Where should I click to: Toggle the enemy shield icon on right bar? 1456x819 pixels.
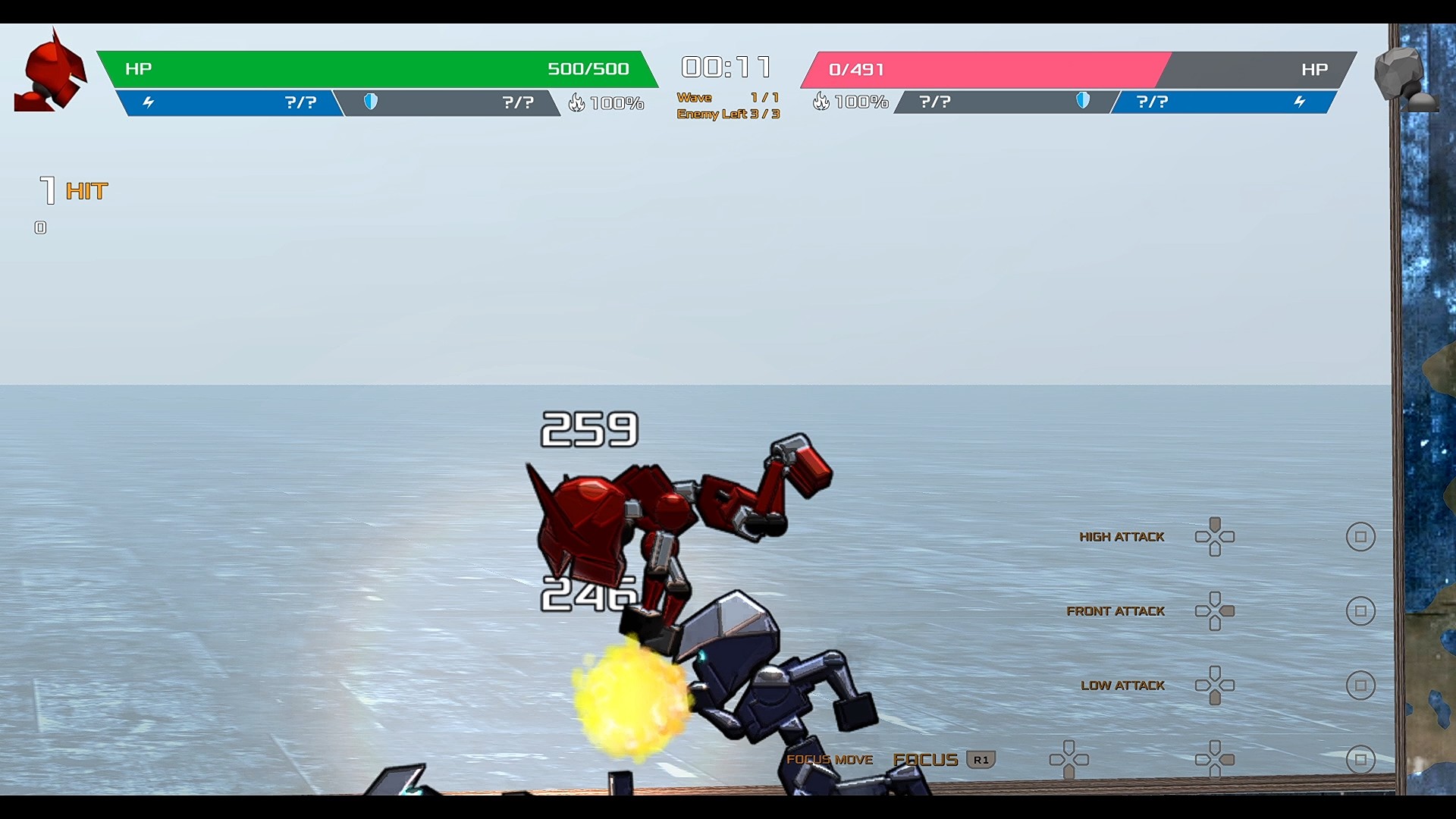[x=1083, y=99]
